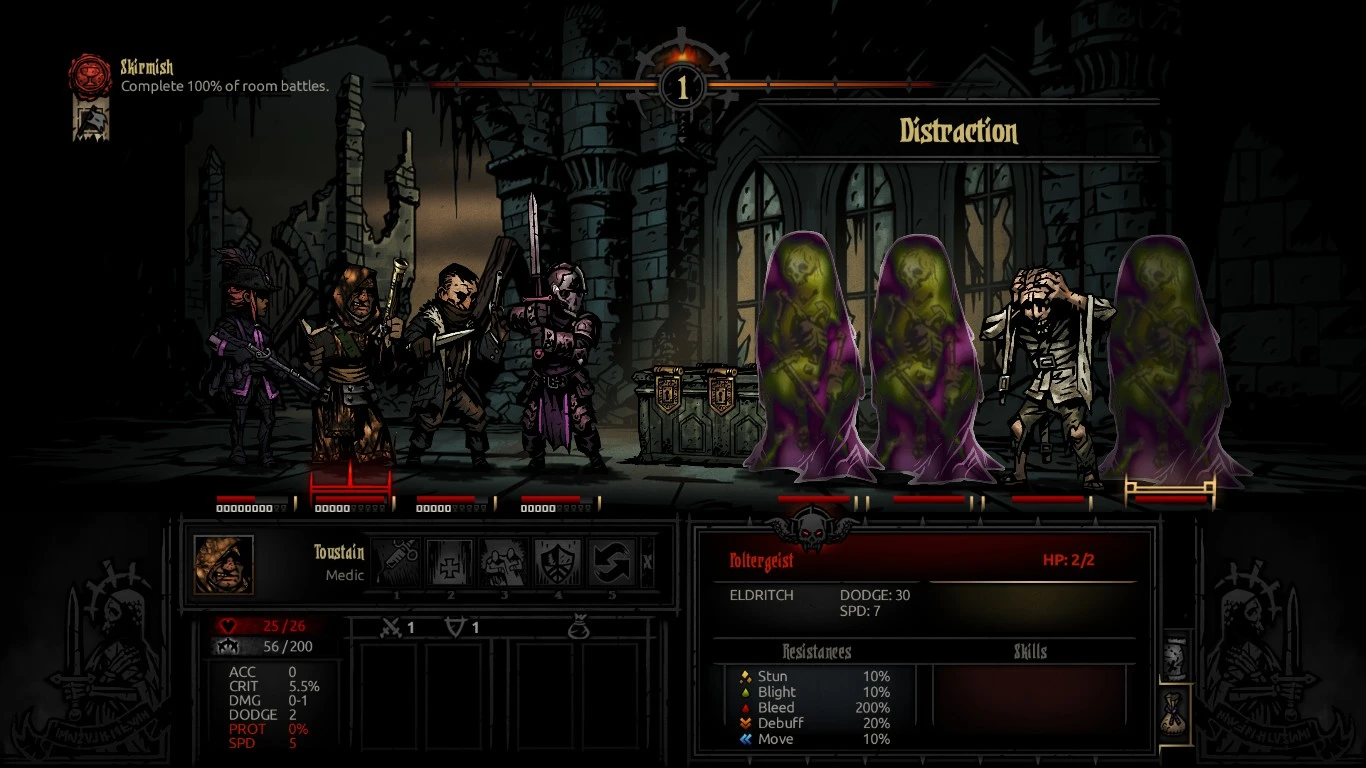Click the Skirmish quest objective seal

[89, 75]
